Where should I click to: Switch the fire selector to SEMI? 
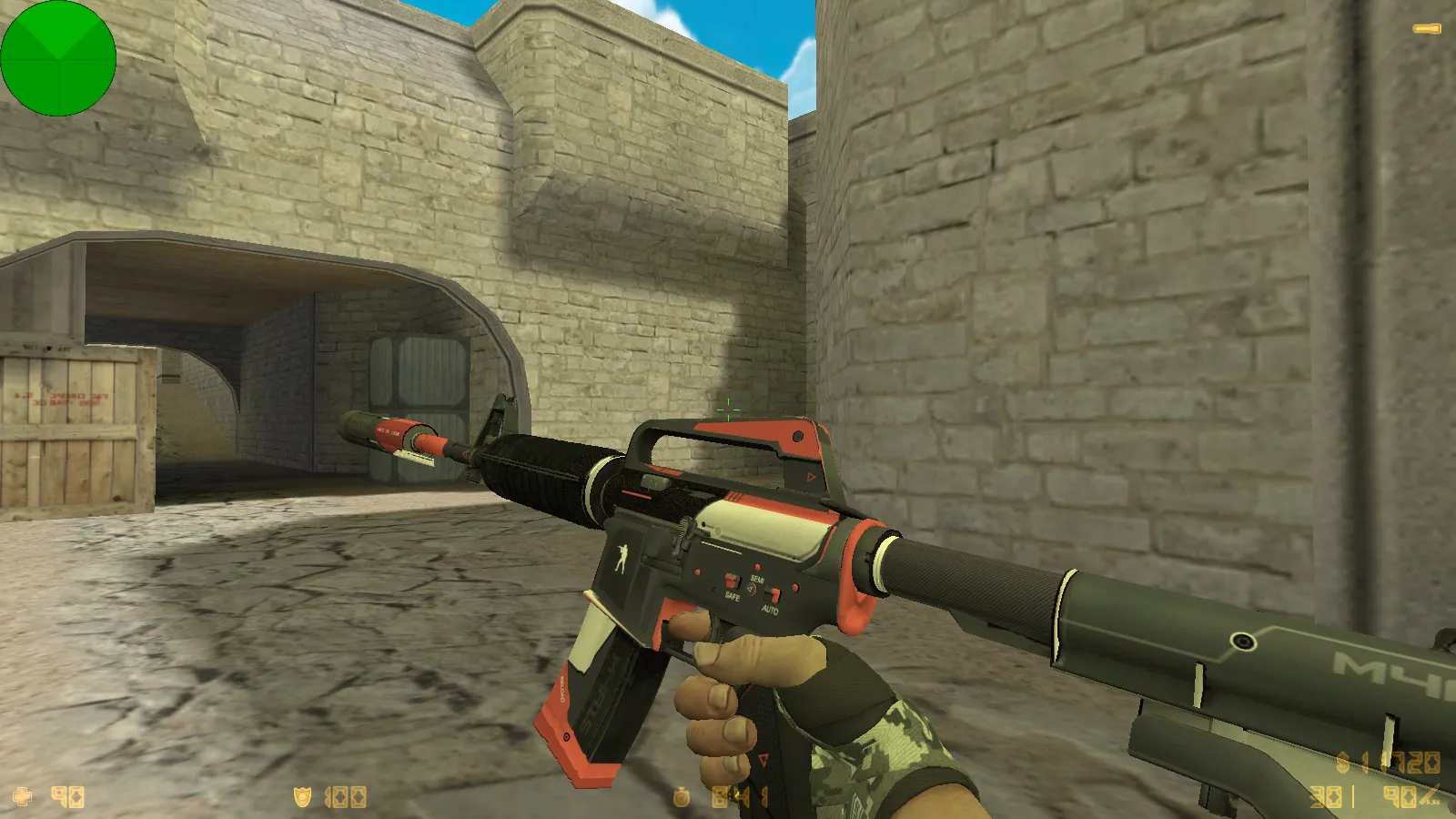(x=755, y=580)
